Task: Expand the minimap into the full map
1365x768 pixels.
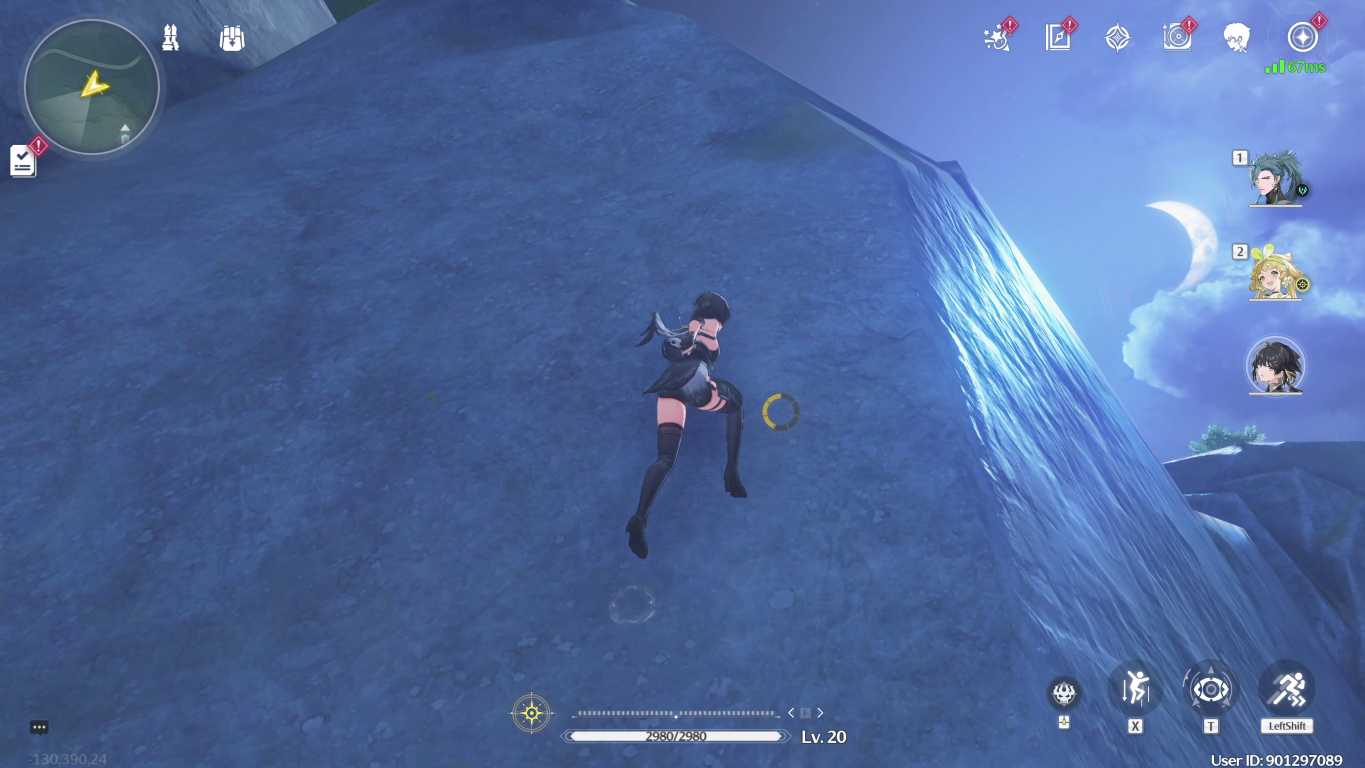Action: (x=89, y=88)
